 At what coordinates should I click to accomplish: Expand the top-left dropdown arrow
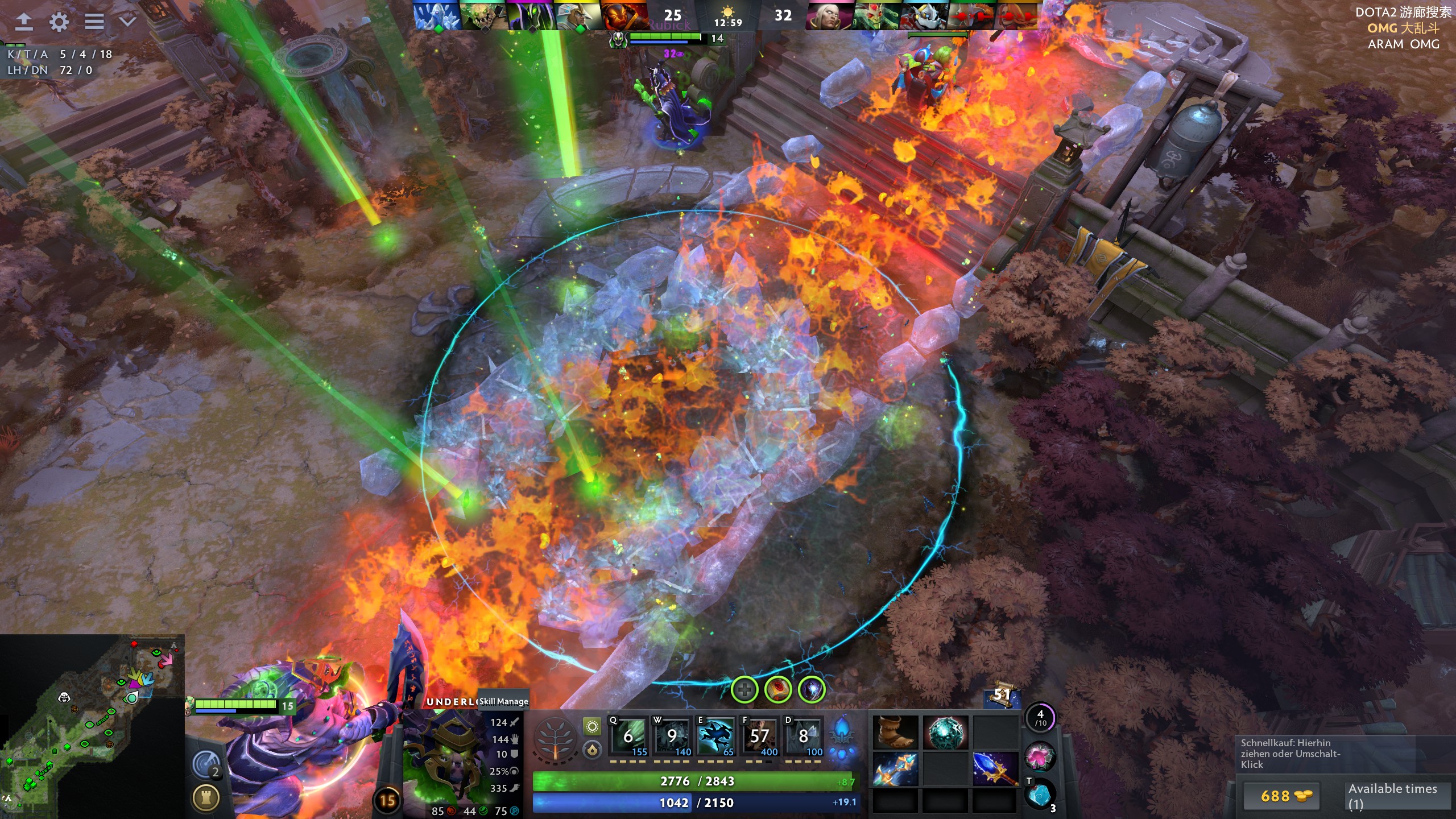point(127,22)
